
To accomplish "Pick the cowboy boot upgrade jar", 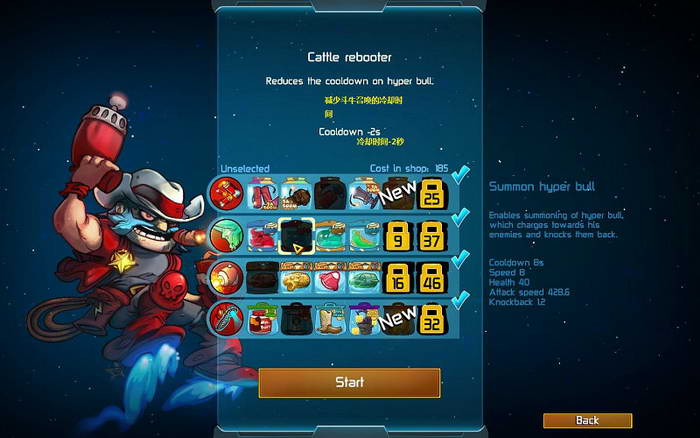I will point(329,320).
